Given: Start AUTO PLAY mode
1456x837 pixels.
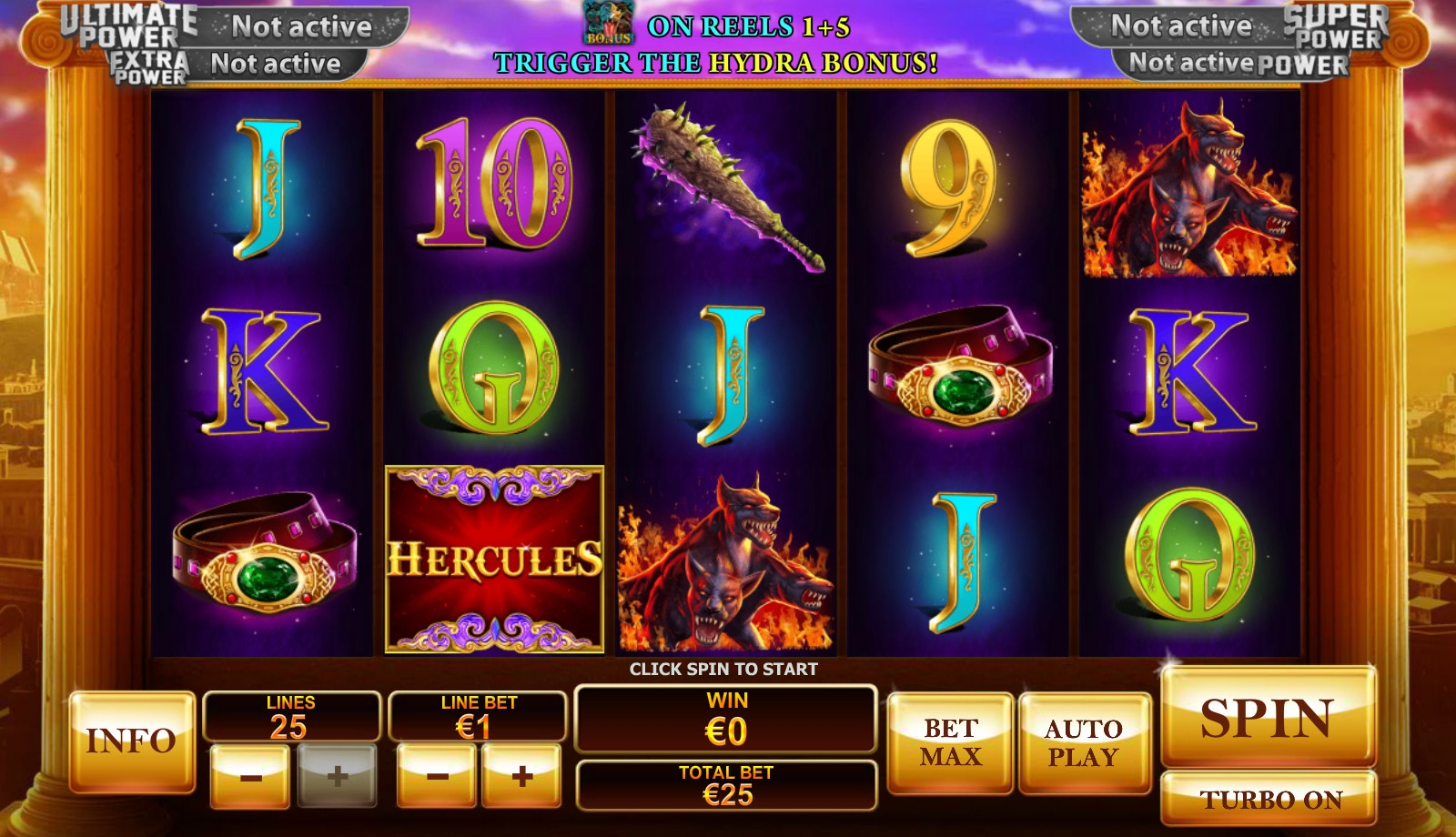Looking at the screenshot, I should click(1083, 741).
